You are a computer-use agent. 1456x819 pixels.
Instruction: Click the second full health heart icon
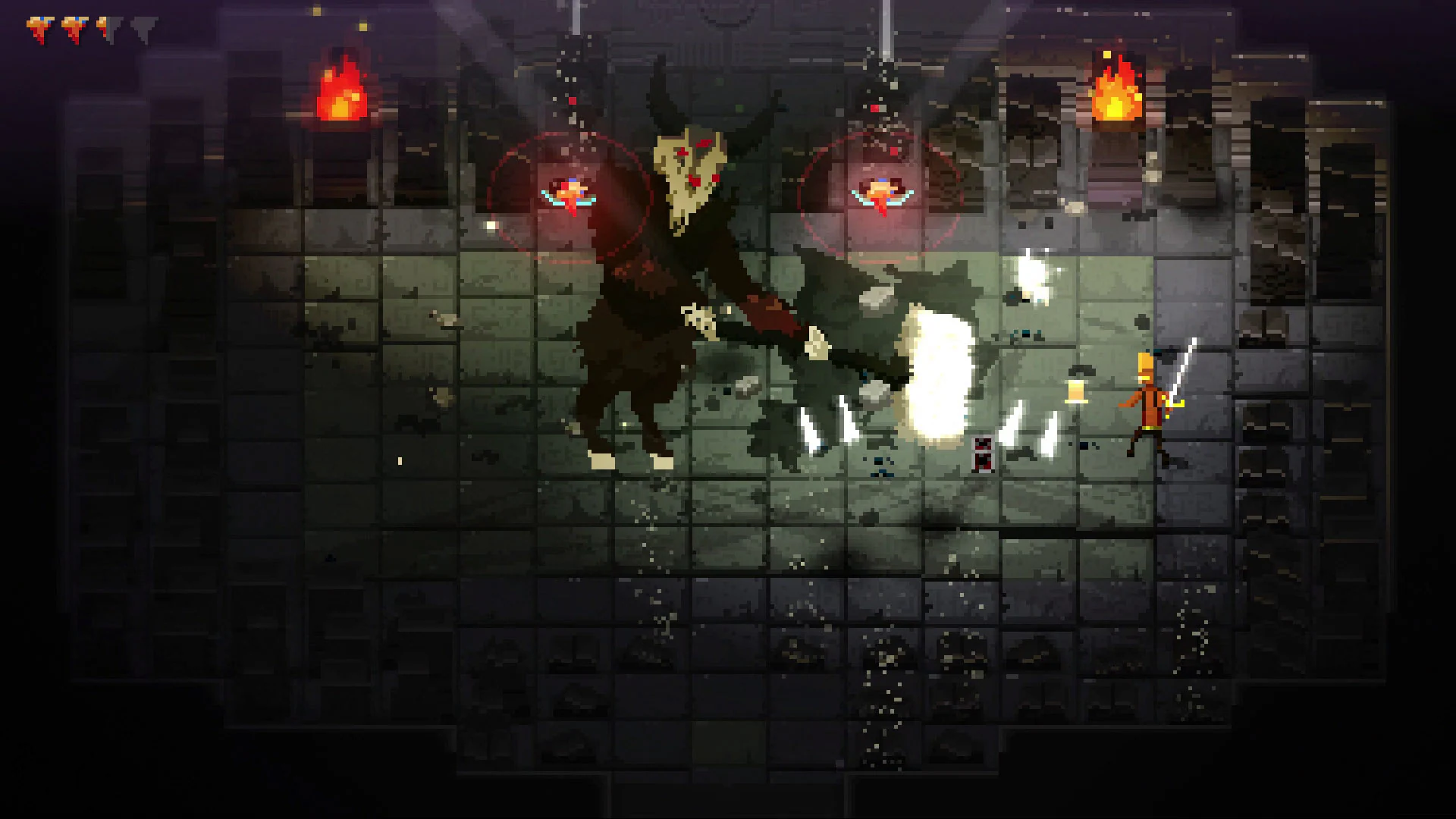point(74,30)
